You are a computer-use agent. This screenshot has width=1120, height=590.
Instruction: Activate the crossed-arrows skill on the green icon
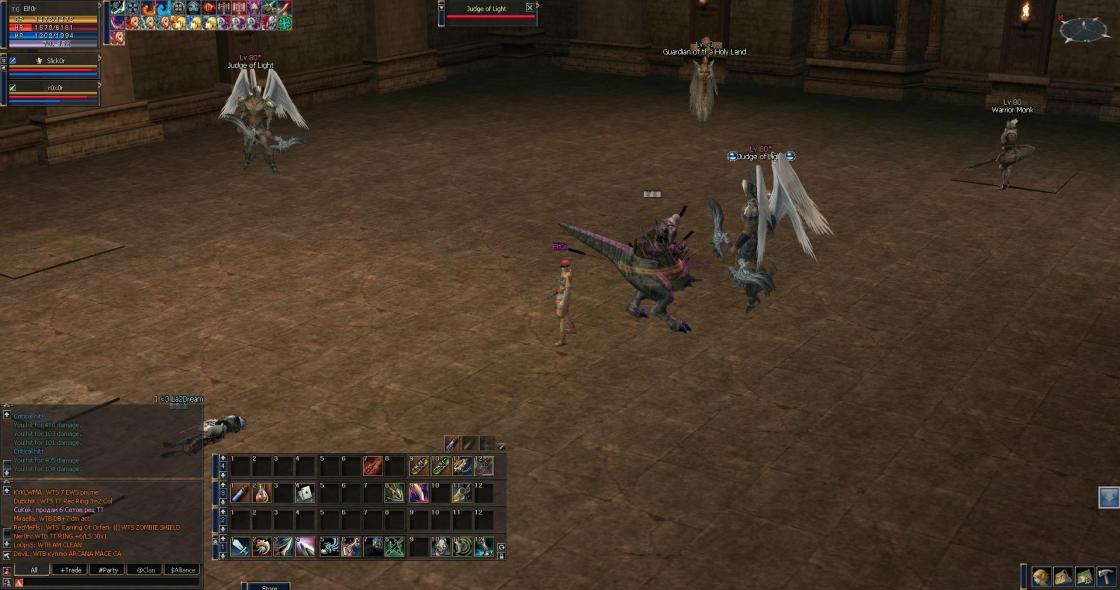coord(394,546)
